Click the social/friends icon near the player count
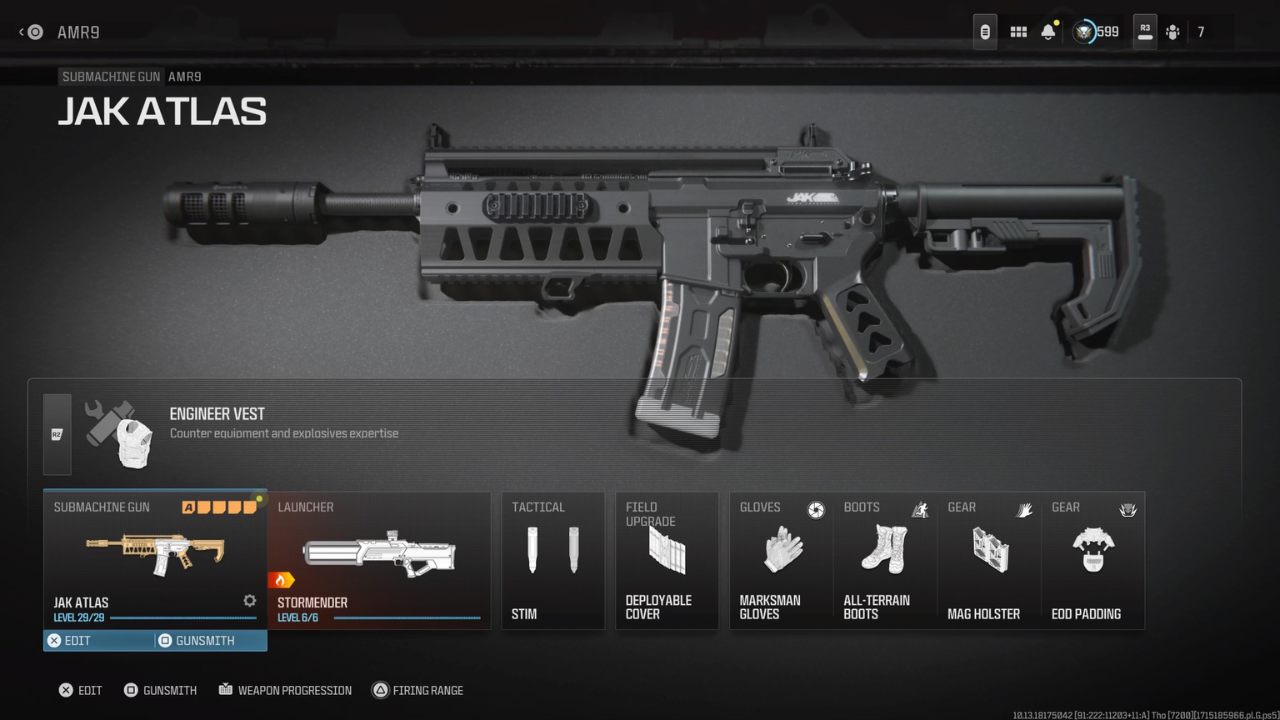Viewport: 1280px width, 720px height. [1172, 31]
